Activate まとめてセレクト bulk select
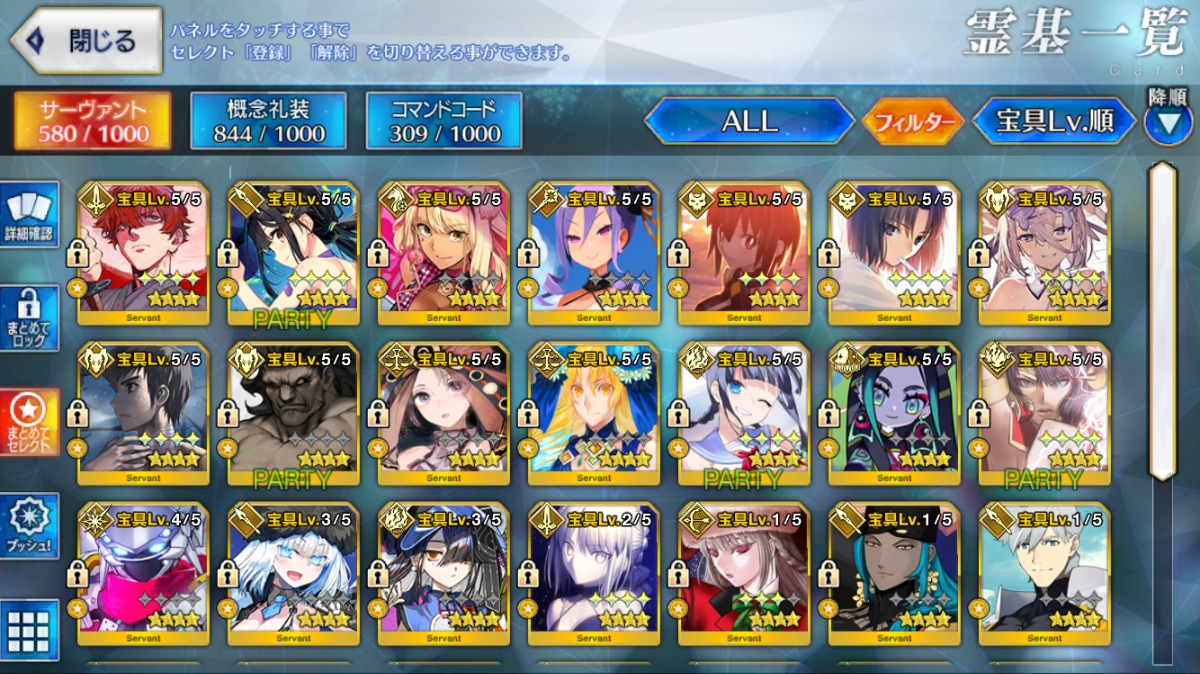 pos(28,421)
